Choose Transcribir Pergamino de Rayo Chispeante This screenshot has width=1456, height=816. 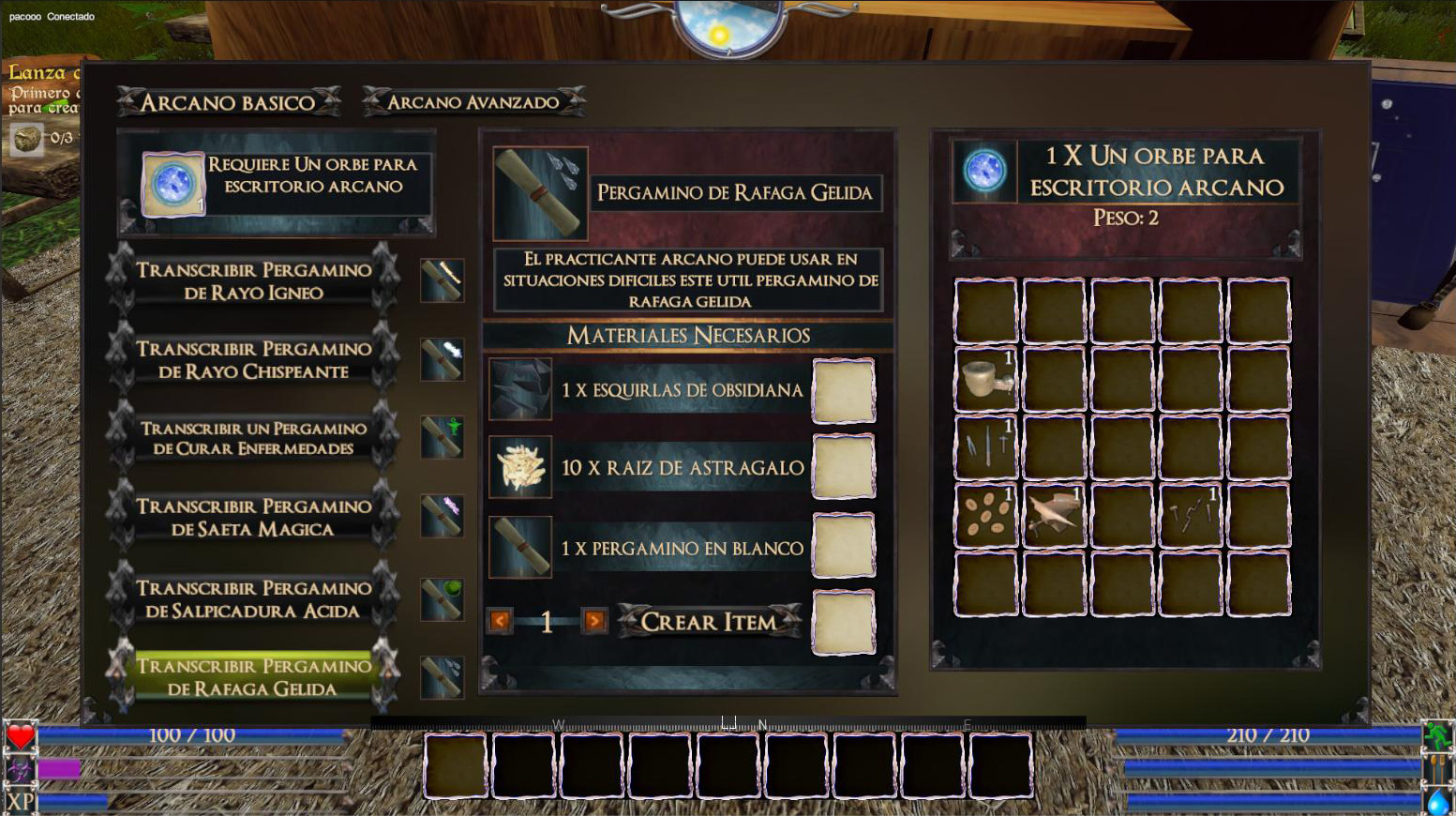click(253, 359)
